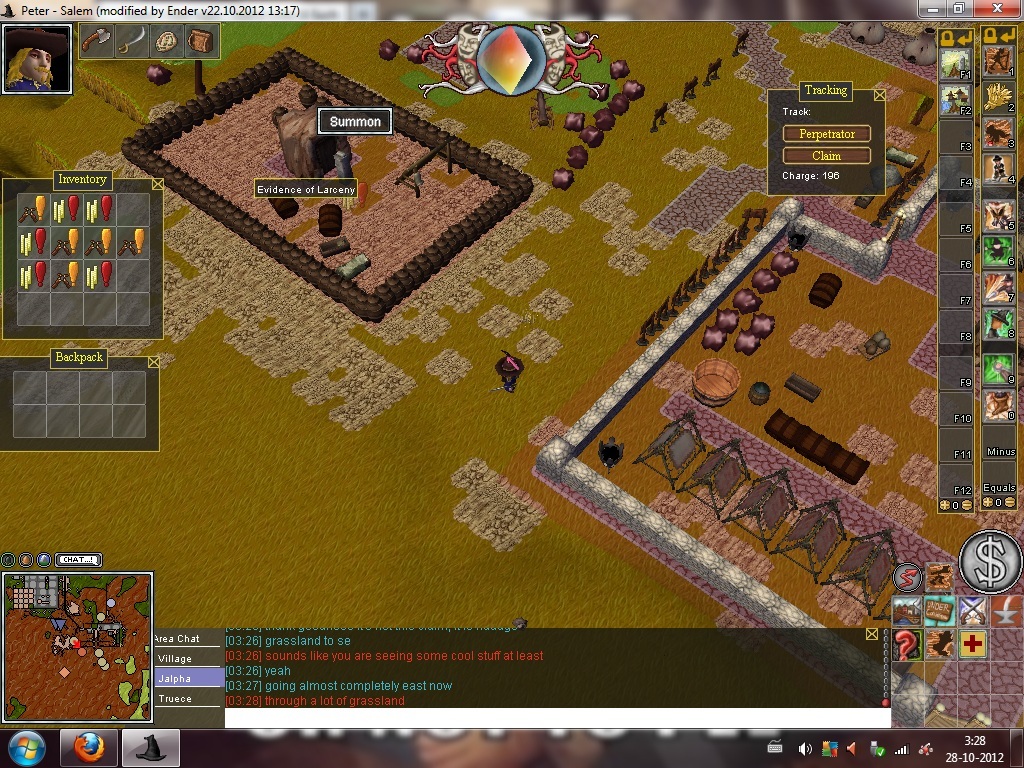This screenshot has height=768, width=1024.
Task: Switch to the Village chat channel
Action: [175, 659]
